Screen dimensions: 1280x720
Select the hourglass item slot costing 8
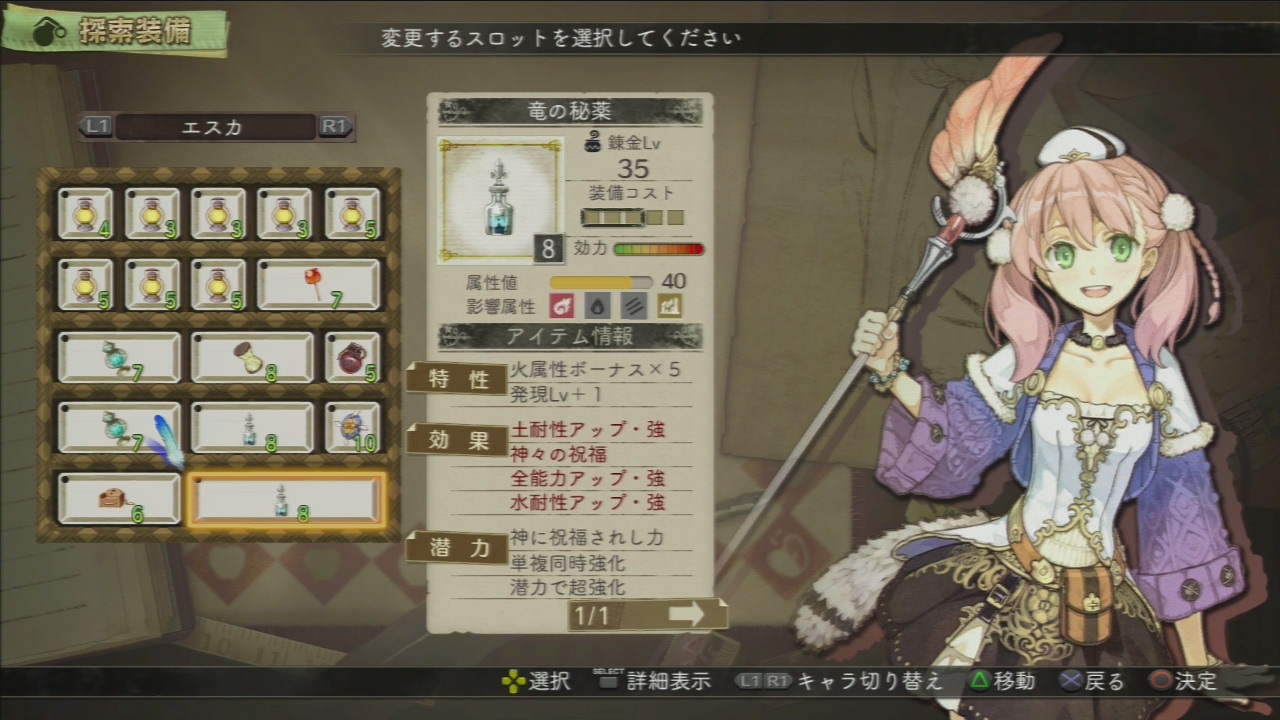coord(252,357)
